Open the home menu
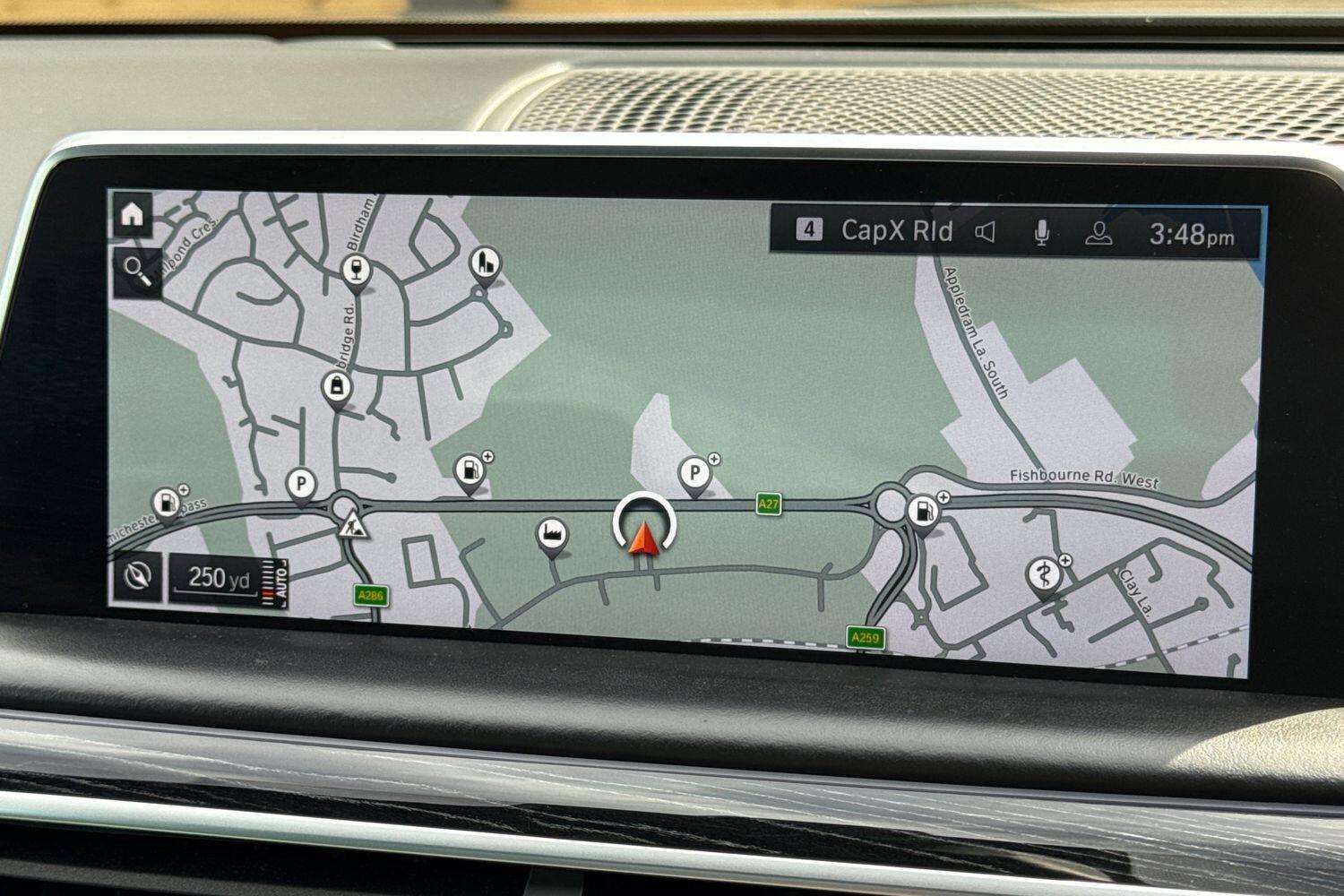Viewport: 1344px width, 896px height. [x=133, y=214]
